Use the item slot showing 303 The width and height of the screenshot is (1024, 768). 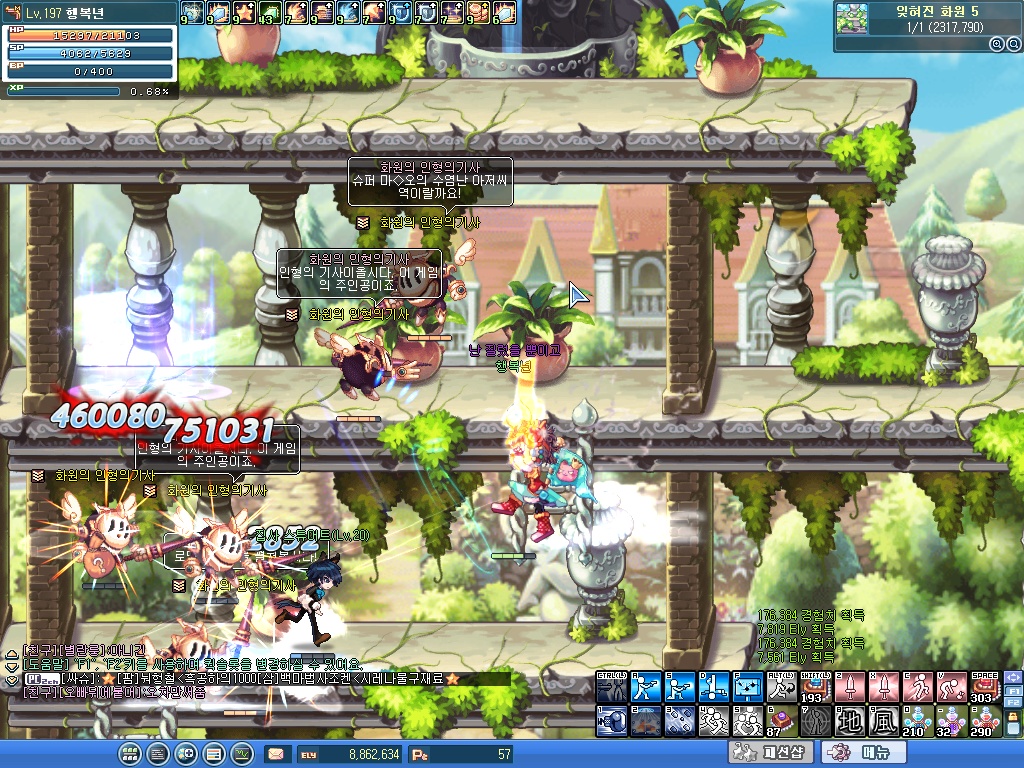(986, 687)
